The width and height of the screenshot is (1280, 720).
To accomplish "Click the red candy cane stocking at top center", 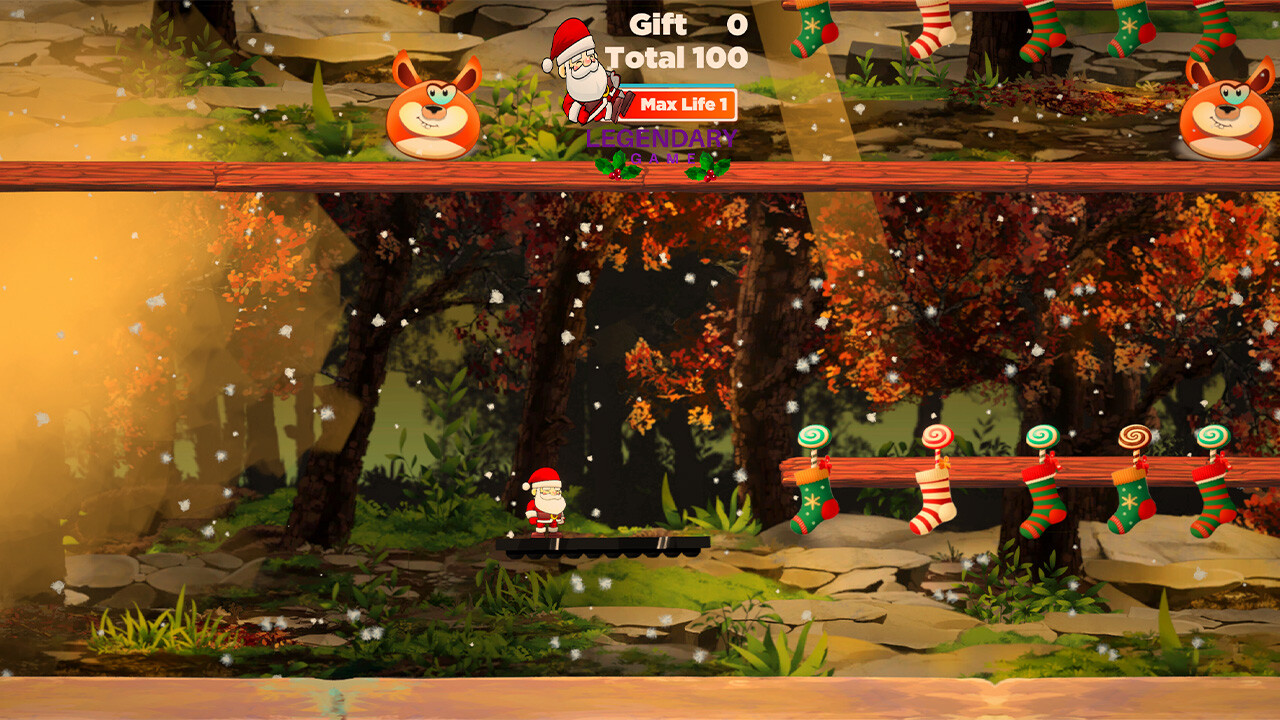I will [x=1042, y=30].
